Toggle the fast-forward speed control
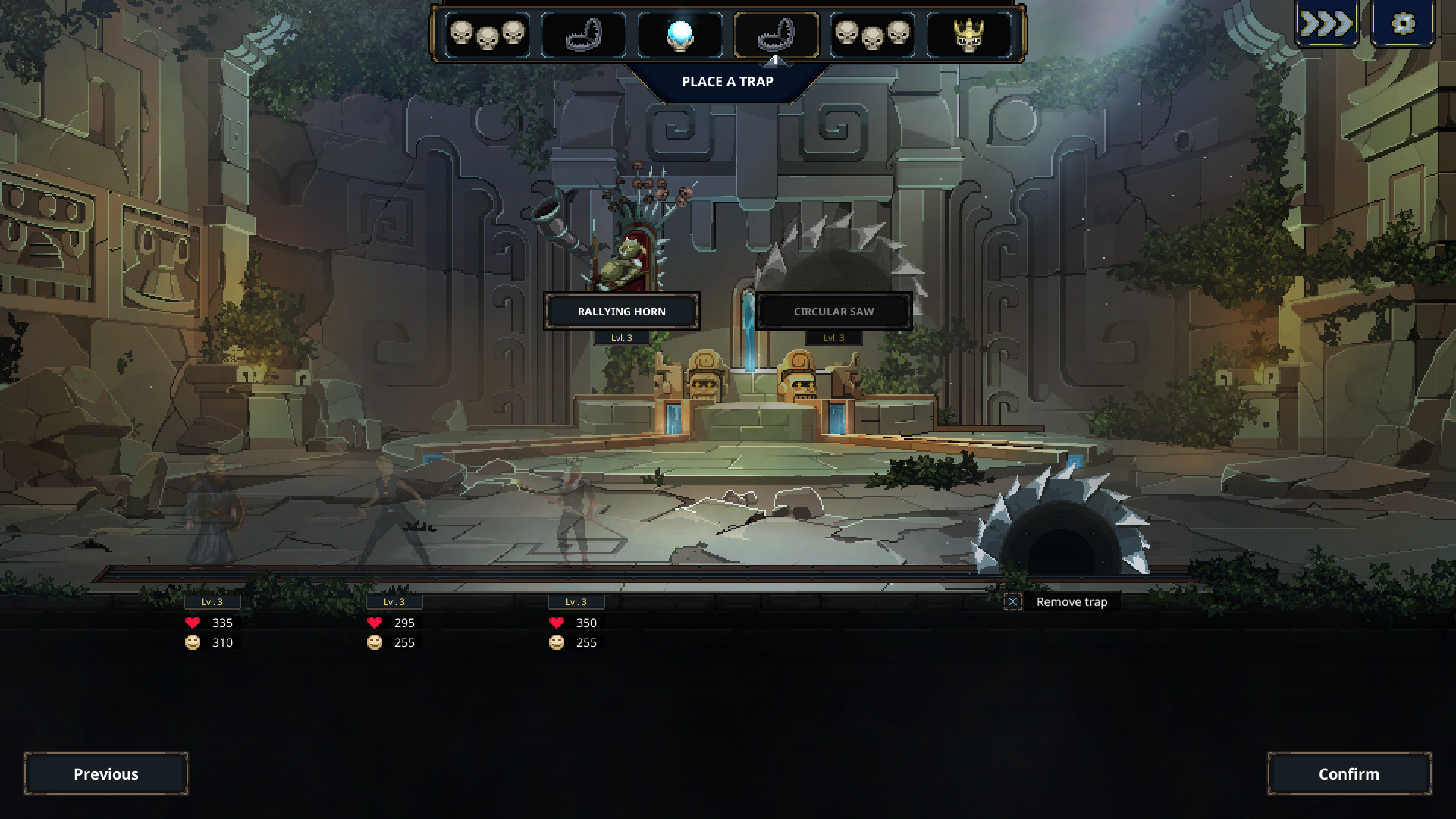Screen dimensions: 1456x819 tap(1326, 24)
